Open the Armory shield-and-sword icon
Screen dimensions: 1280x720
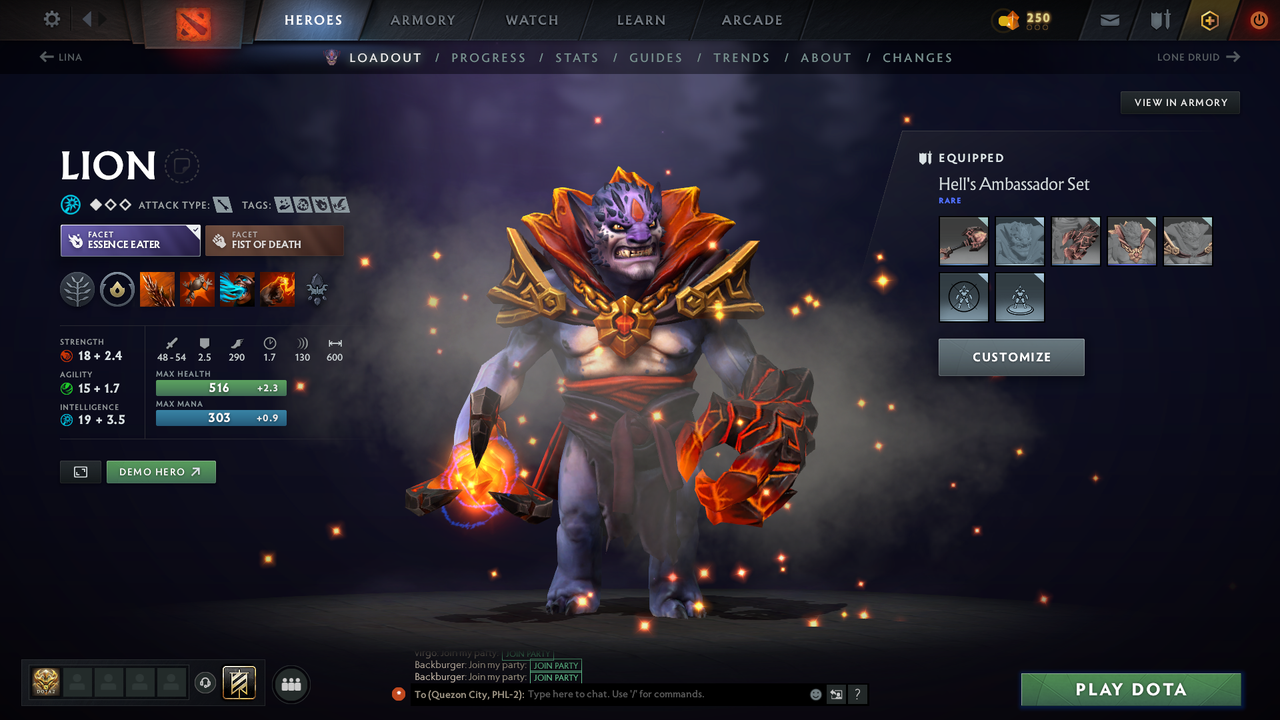pos(1160,20)
